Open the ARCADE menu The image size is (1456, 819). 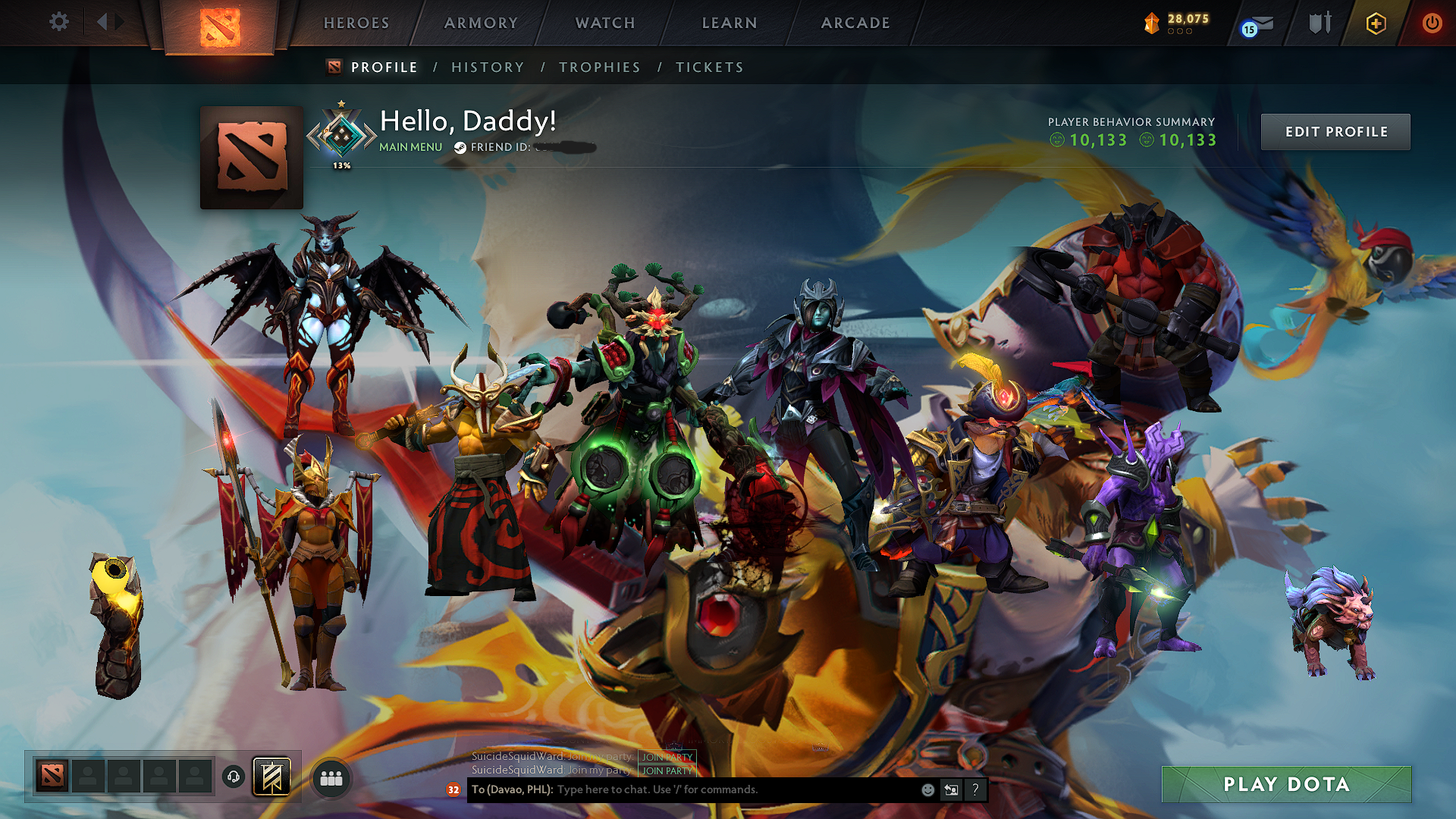[855, 23]
